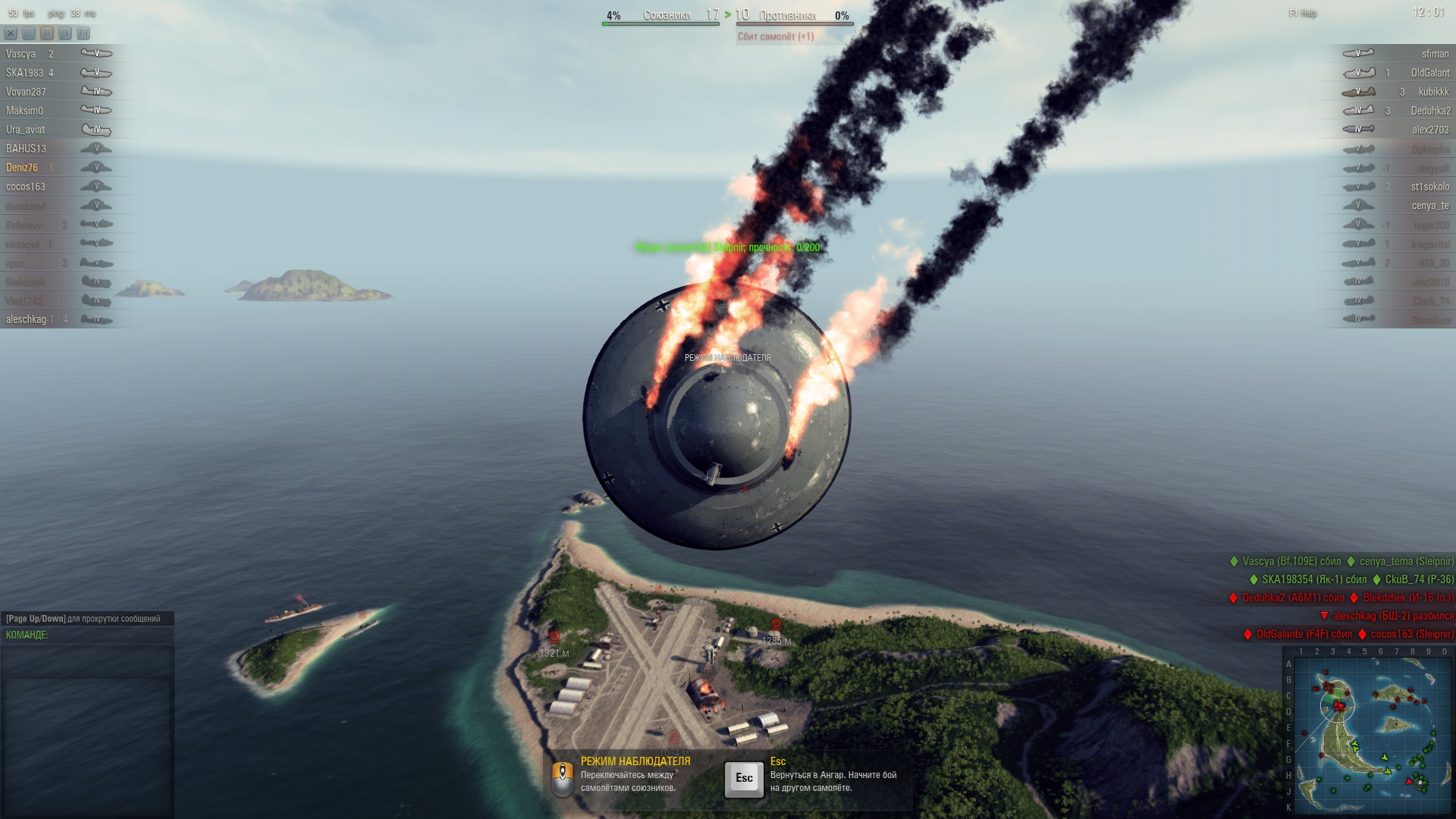Select enemy kubikkk in the opponents list
Screen dimensions: 1456x819
[x=1433, y=92]
